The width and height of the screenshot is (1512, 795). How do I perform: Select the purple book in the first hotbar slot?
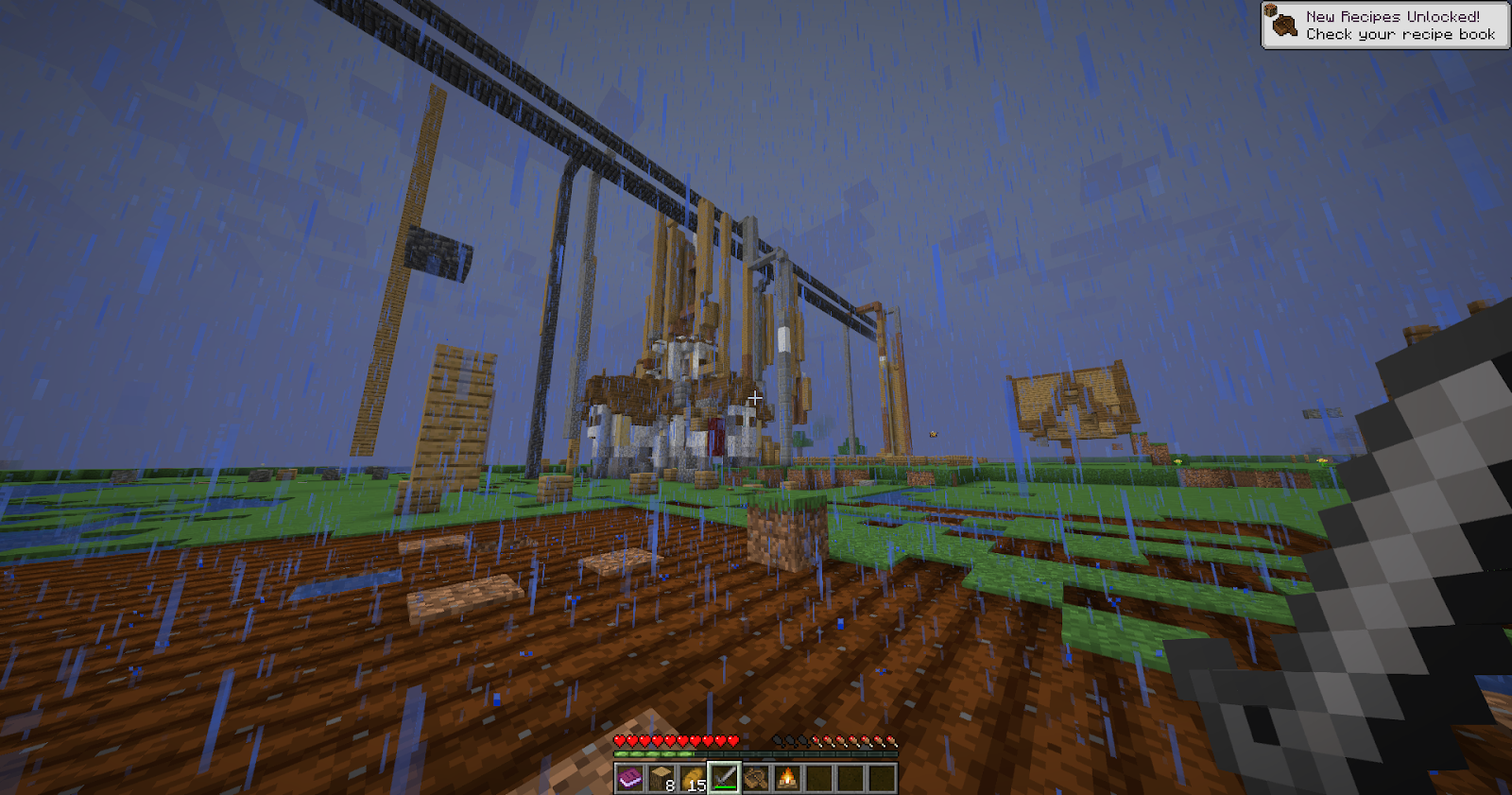tap(631, 778)
